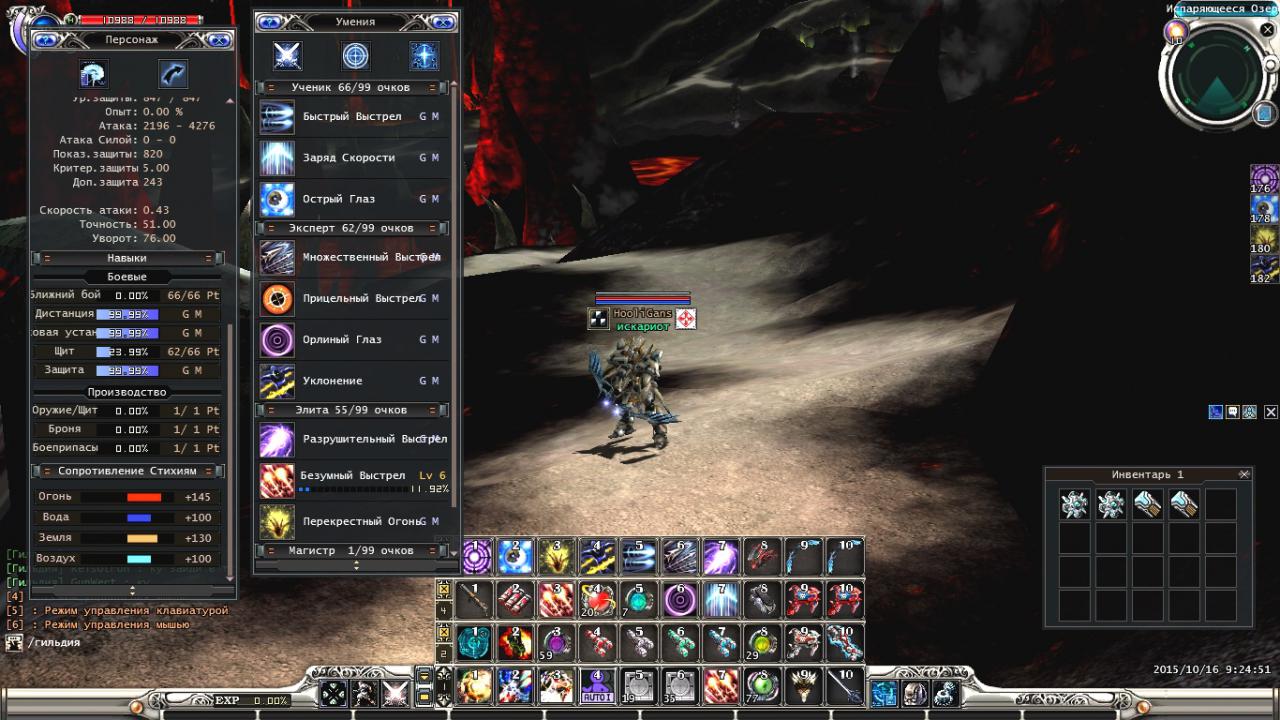
Task: Activate the AUTO I hotbar slot
Action: pyautogui.click(x=596, y=687)
